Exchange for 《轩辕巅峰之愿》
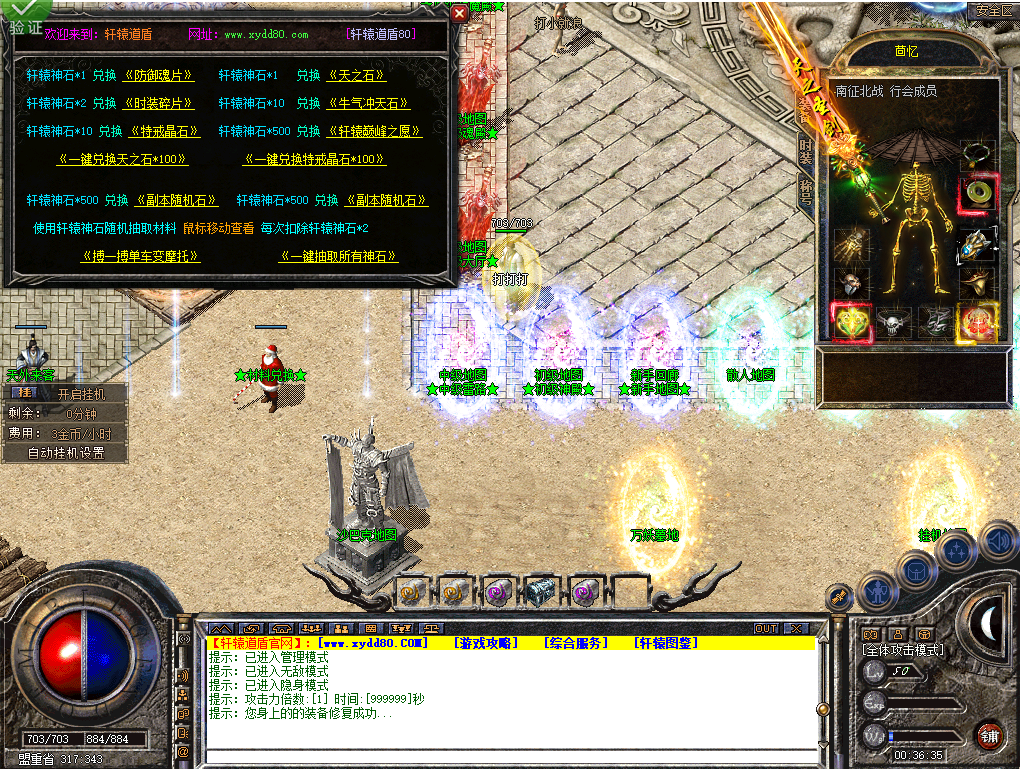This screenshot has width=1020, height=769. [373, 131]
